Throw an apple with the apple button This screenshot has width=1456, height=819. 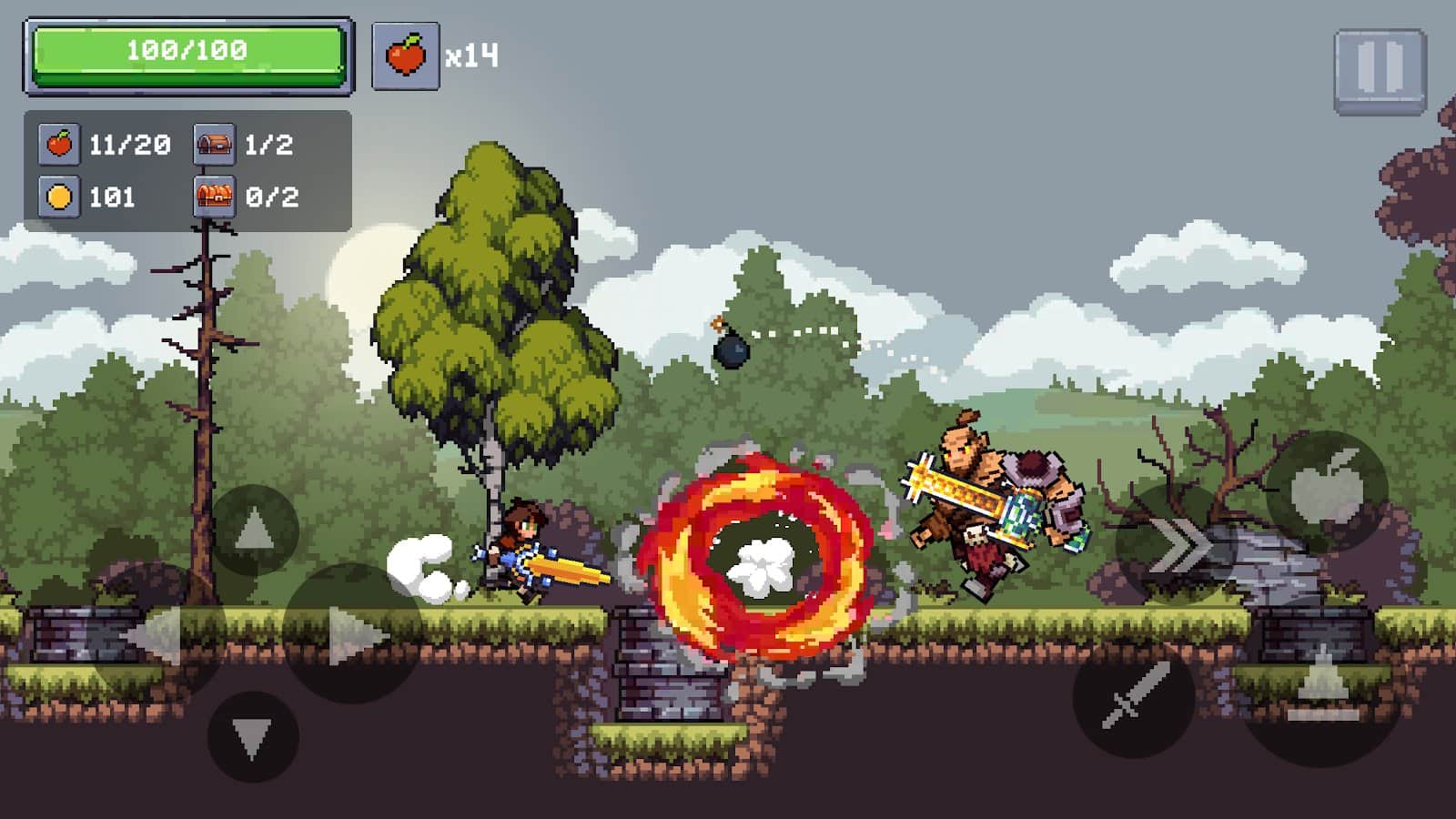[1327, 491]
